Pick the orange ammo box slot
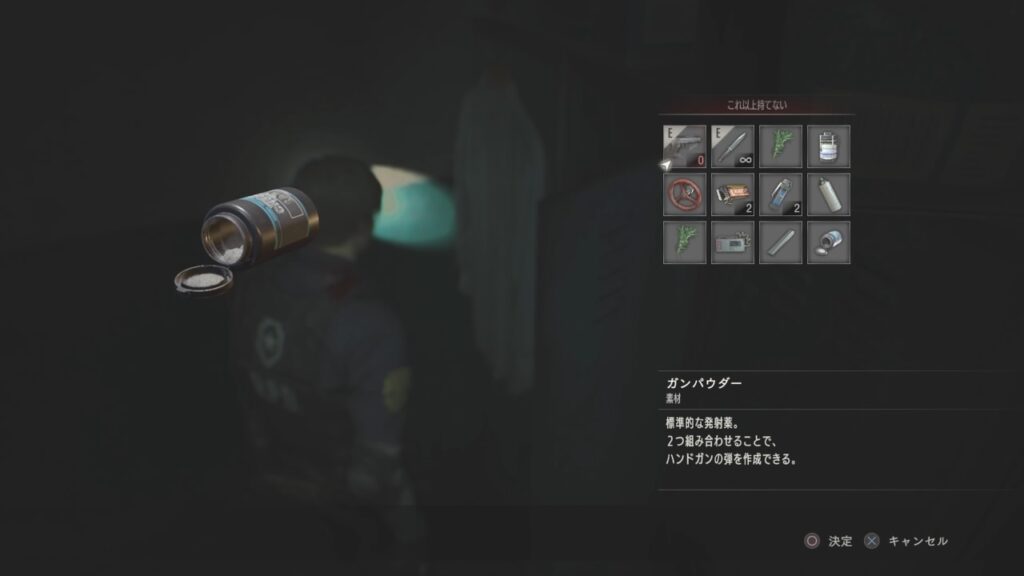The height and width of the screenshot is (576, 1024). pyautogui.click(x=732, y=195)
